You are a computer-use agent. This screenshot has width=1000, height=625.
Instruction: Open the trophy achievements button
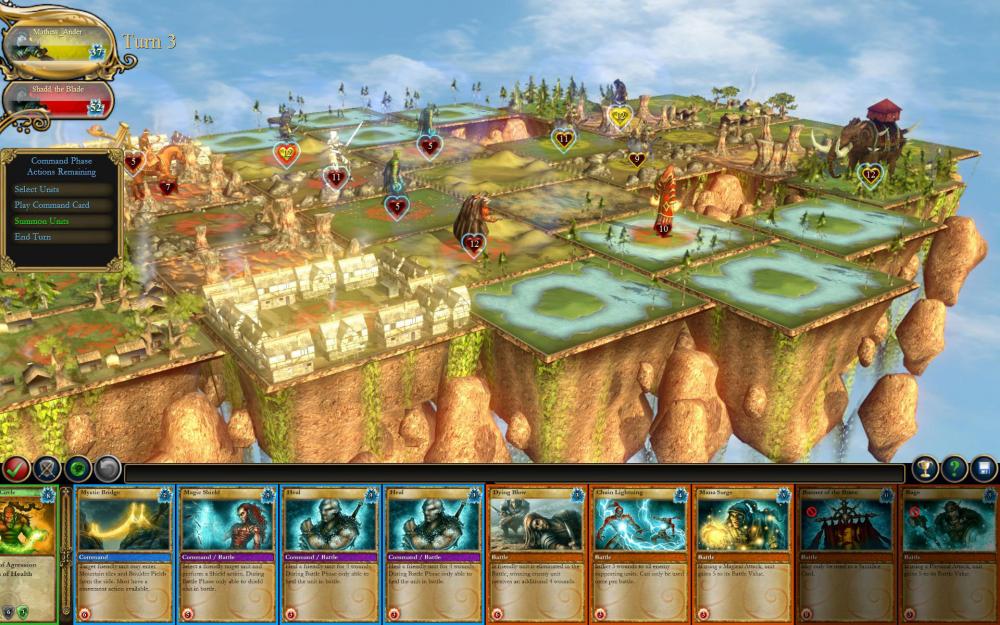[925, 468]
